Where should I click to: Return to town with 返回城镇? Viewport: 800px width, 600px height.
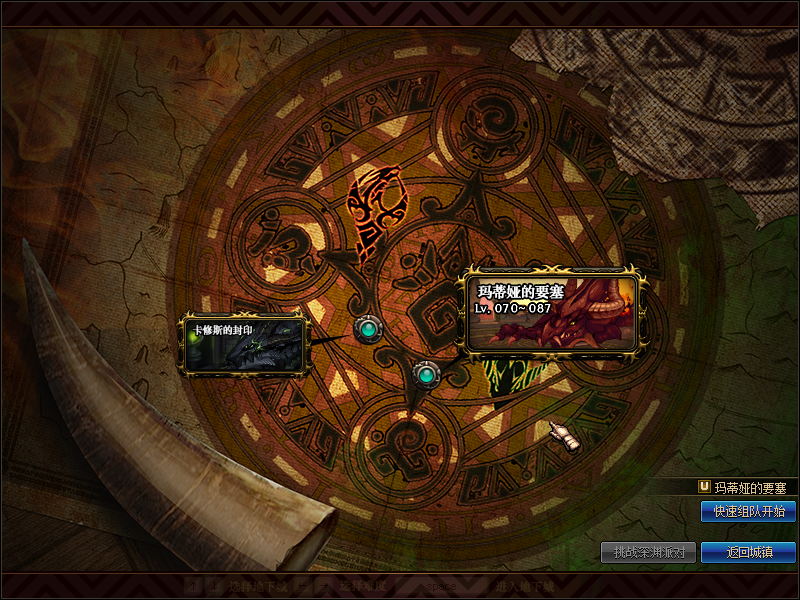pyautogui.click(x=748, y=552)
